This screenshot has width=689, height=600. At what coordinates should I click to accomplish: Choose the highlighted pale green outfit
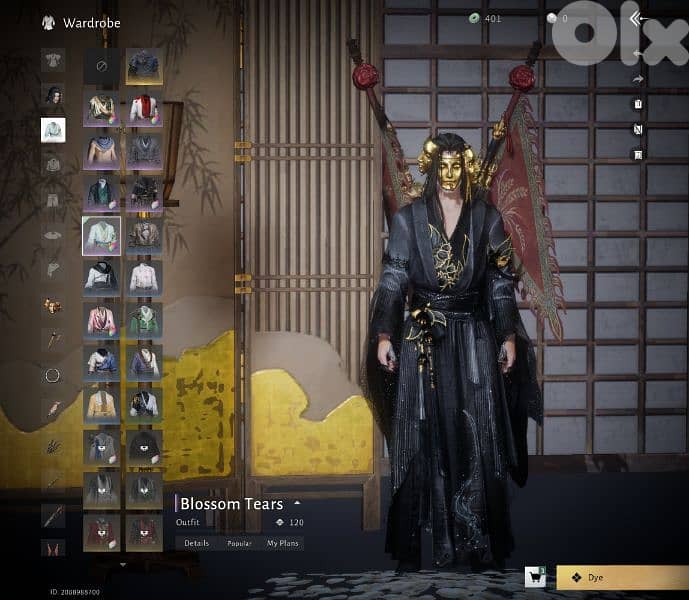[101, 235]
